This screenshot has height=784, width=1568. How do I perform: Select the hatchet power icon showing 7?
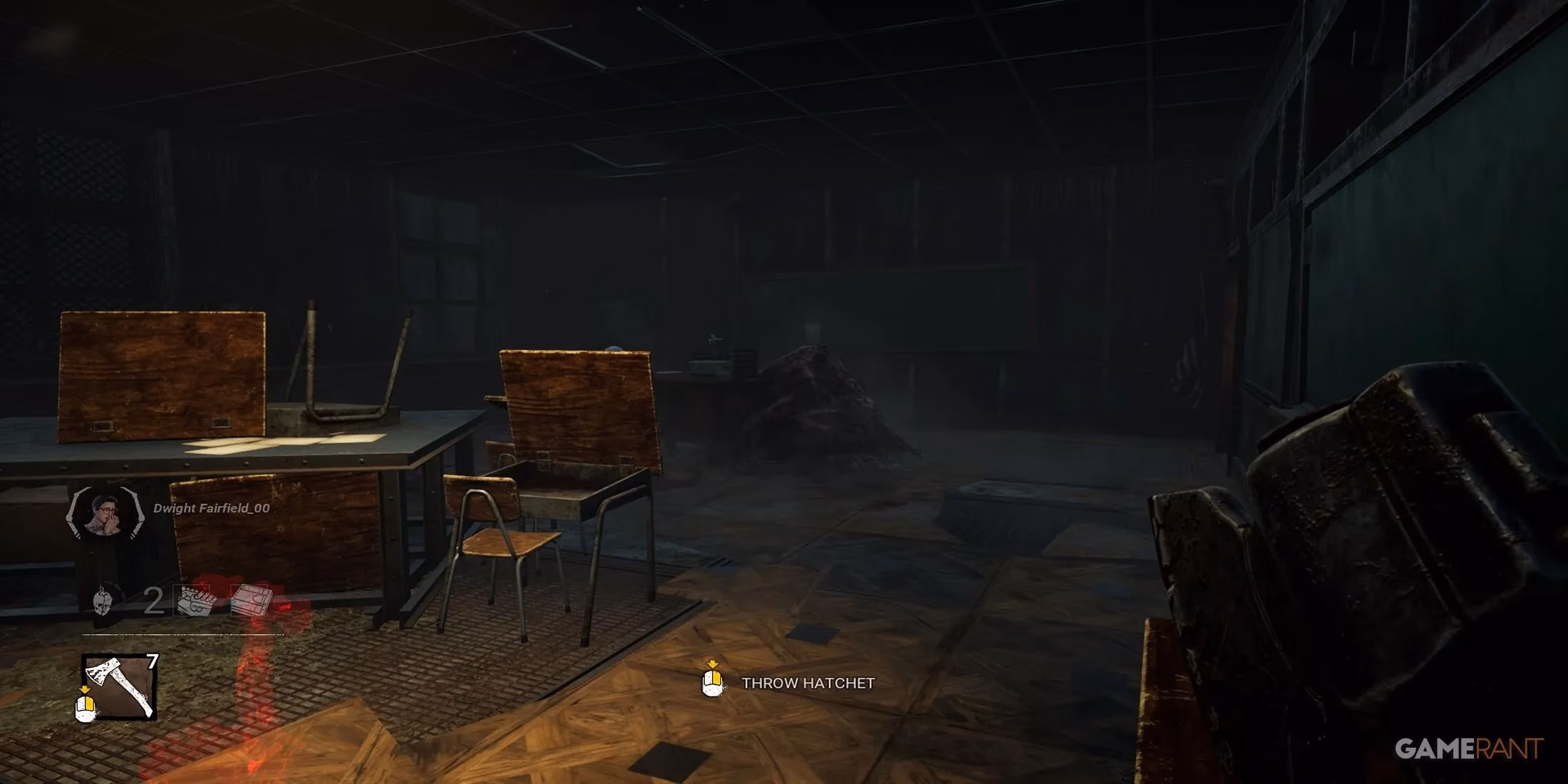119,687
